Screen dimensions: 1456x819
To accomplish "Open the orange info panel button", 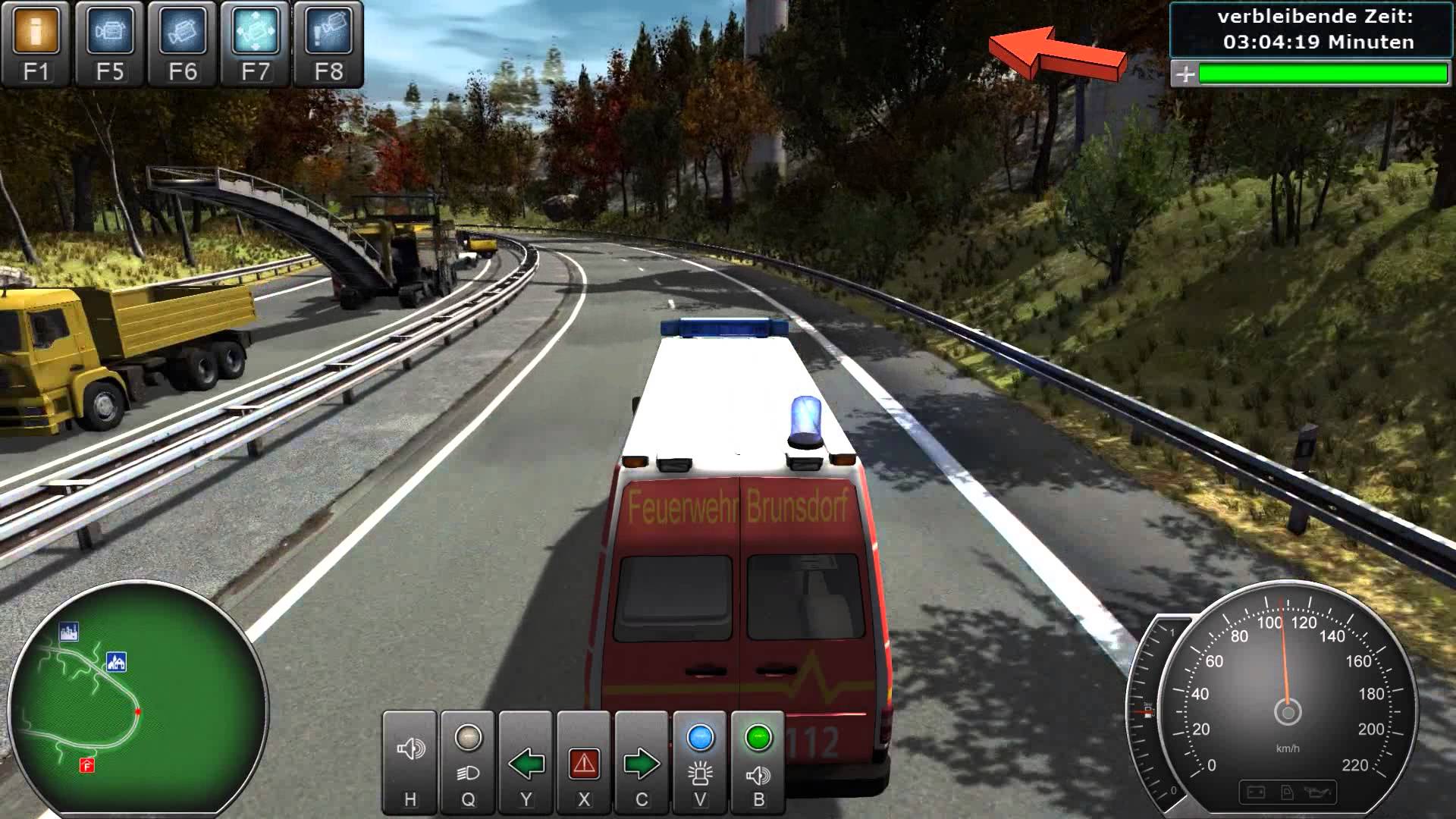I will pos(36,42).
